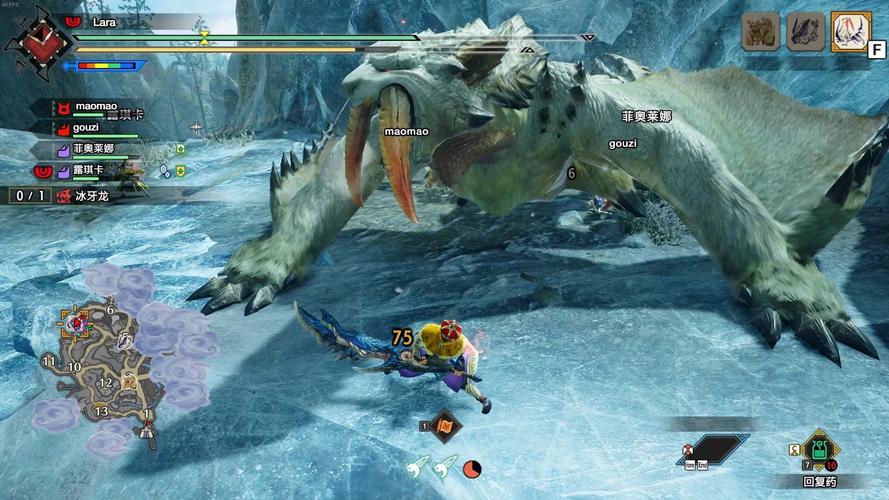Select buddy 露琪卡 in the party list

coord(95,171)
